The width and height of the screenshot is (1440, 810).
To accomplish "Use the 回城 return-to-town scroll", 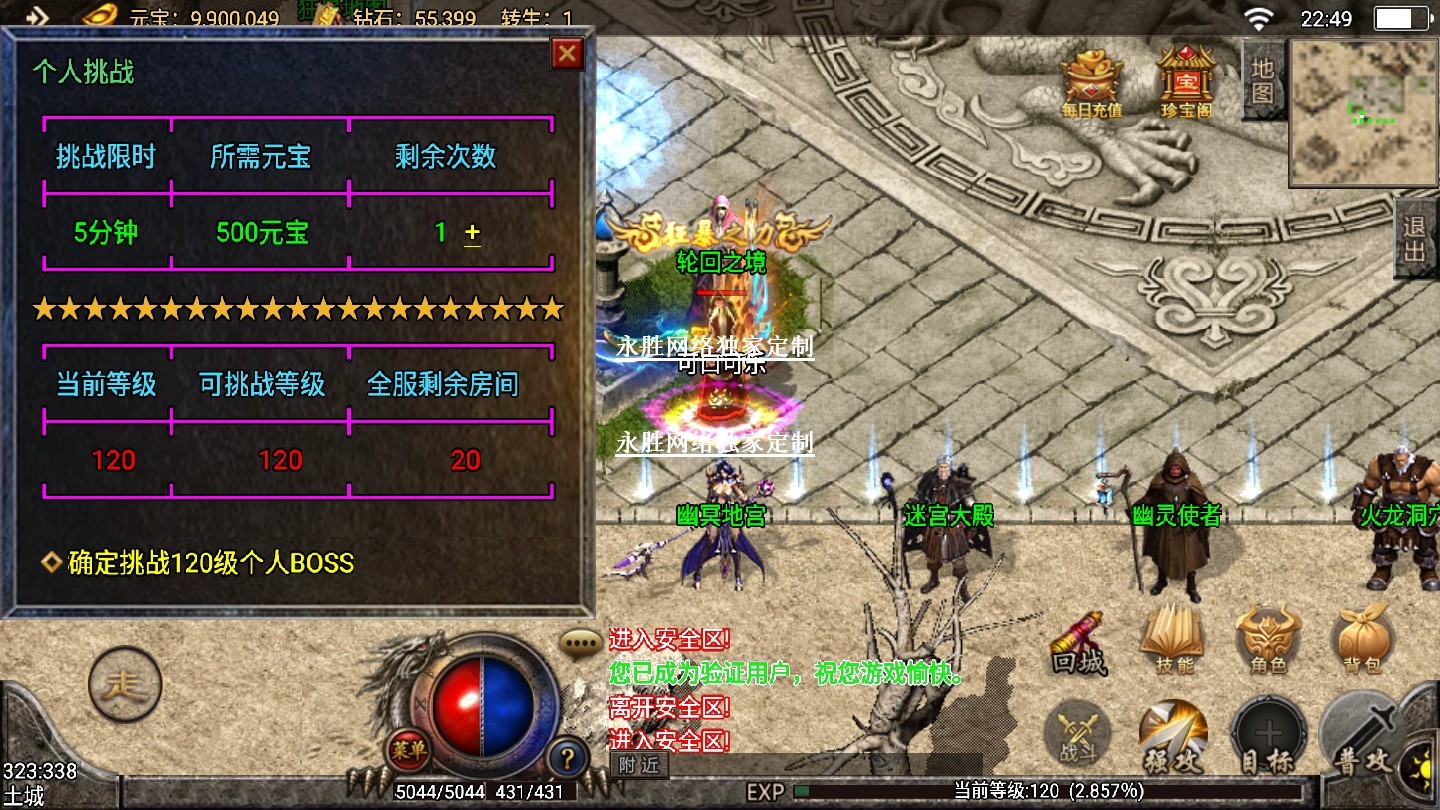I will [1079, 644].
